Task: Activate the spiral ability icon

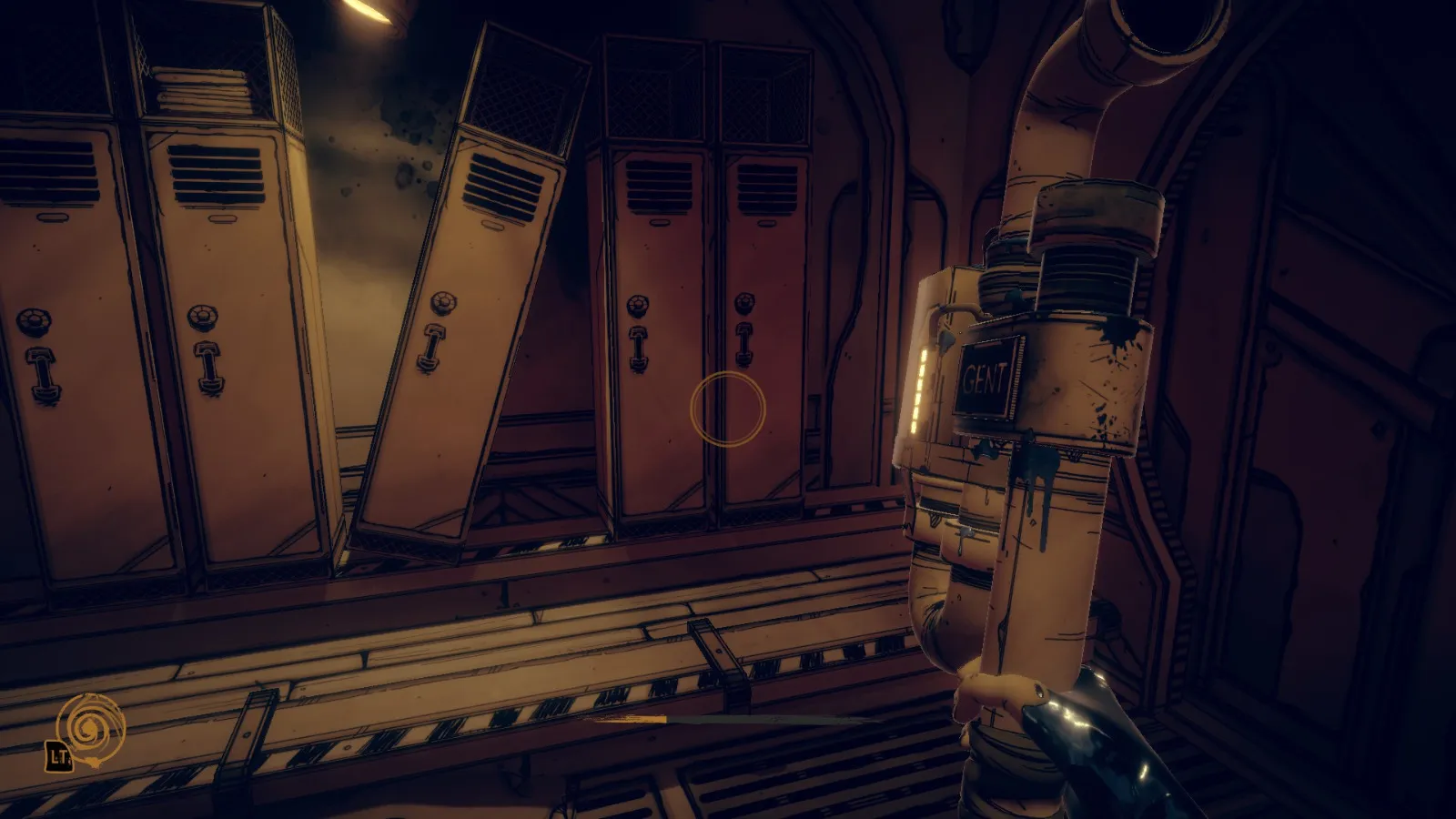Action: 90,728
